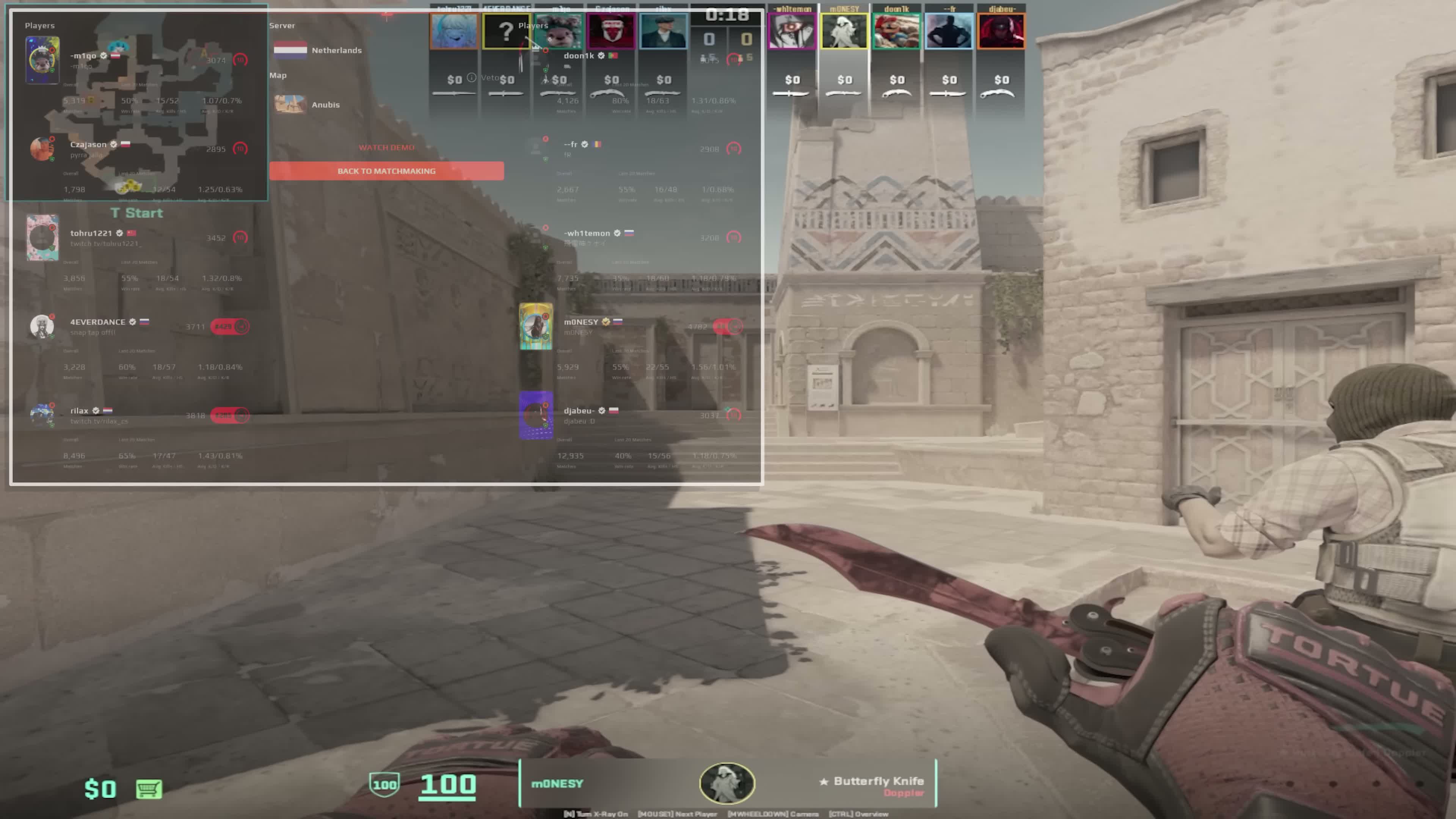This screenshot has height=819, width=1456.
Task: Choose Czajason in the Players list
Action: click(88, 145)
